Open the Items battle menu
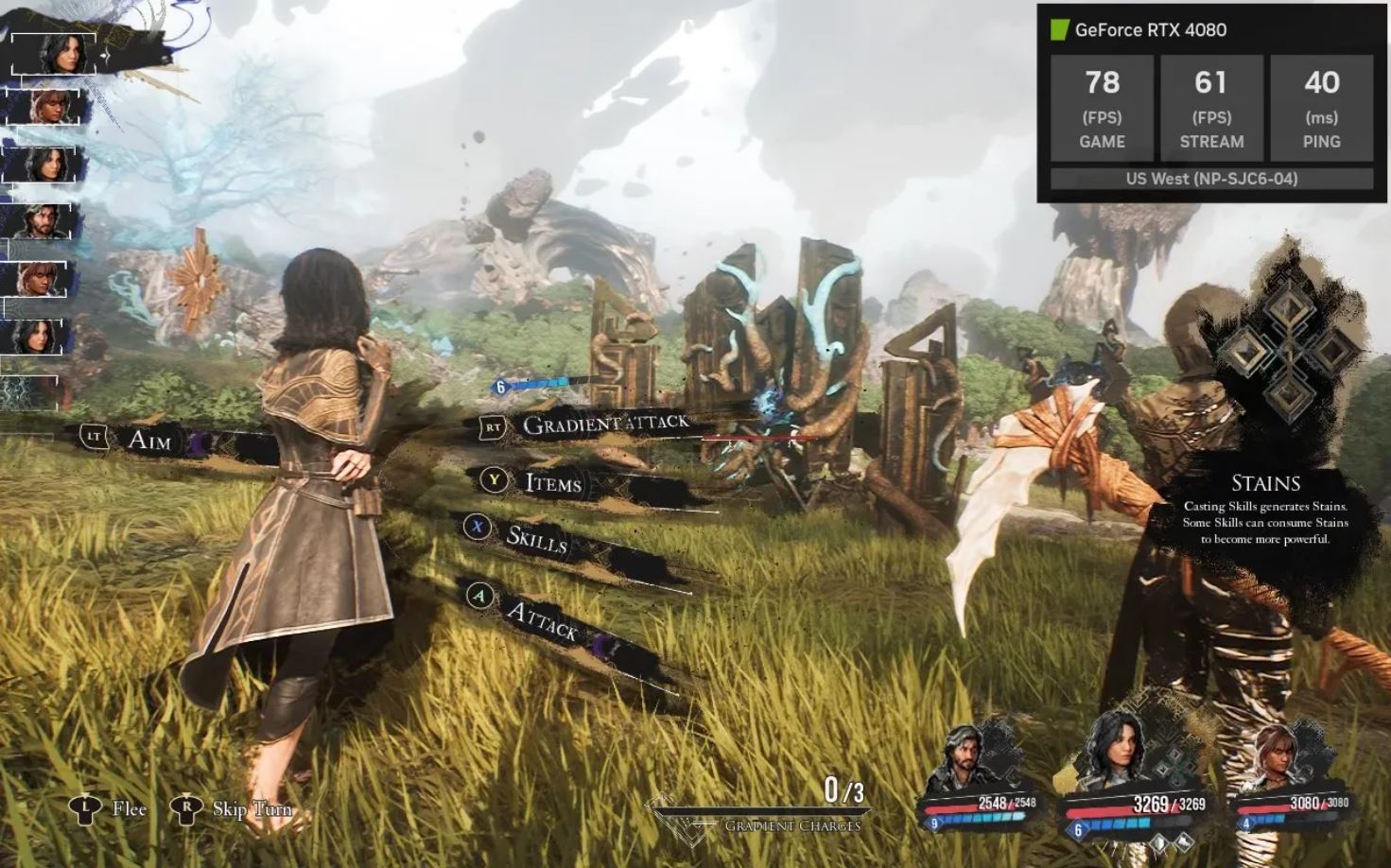This screenshot has height=868, width=1391. tap(552, 483)
